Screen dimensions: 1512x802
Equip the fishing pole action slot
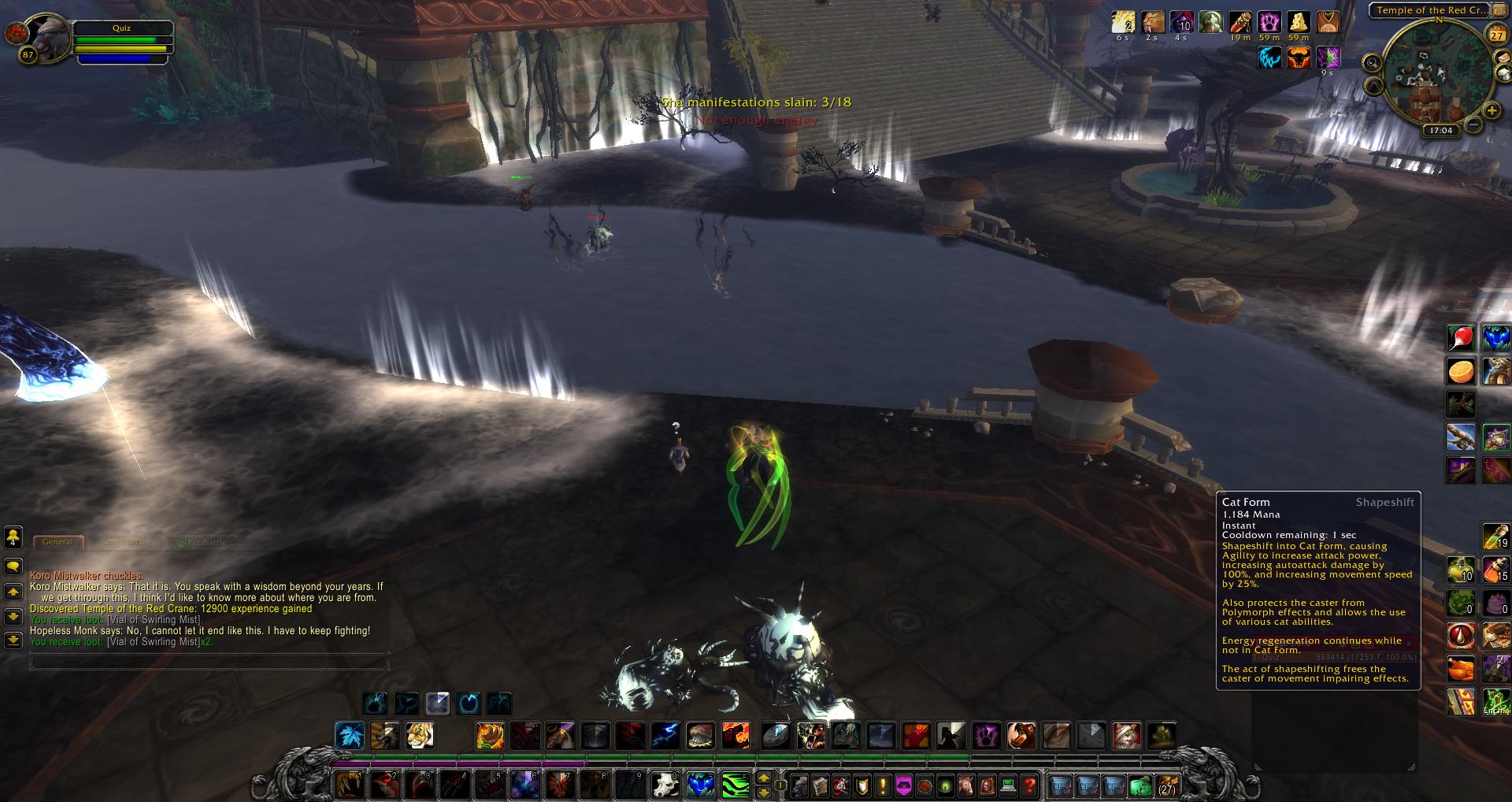click(1461, 437)
